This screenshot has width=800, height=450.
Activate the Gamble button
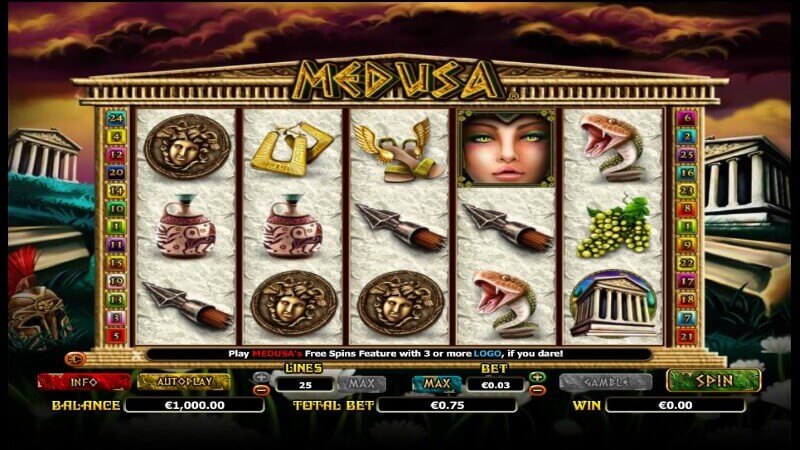[x=606, y=382]
